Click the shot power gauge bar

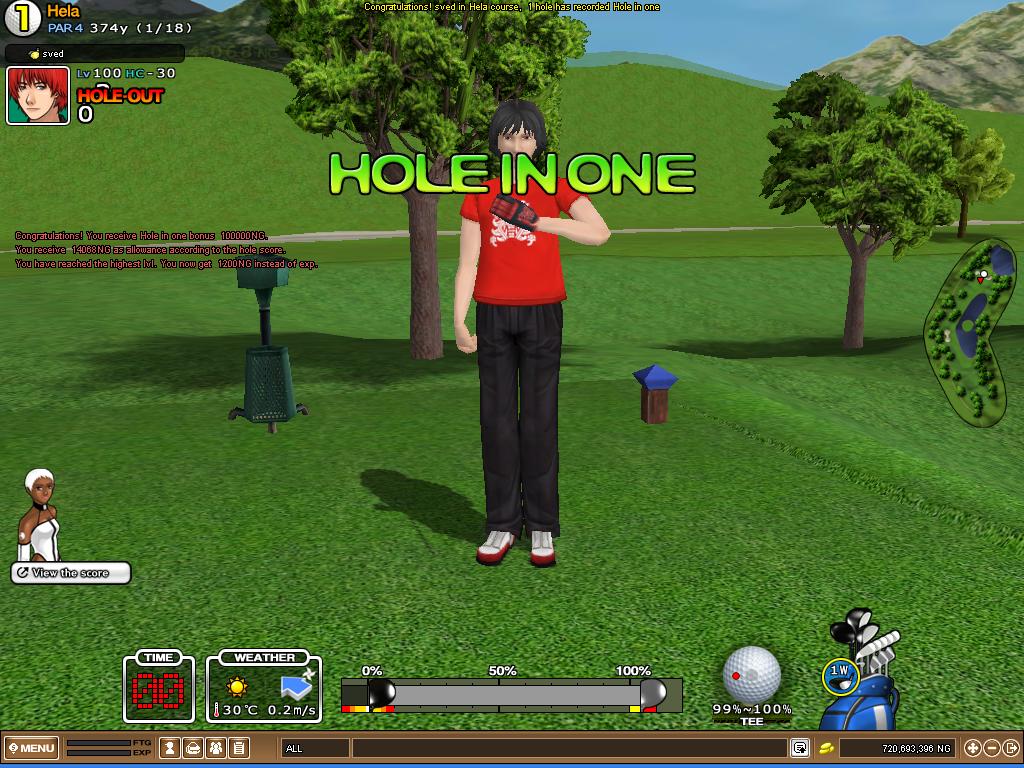[510, 693]
